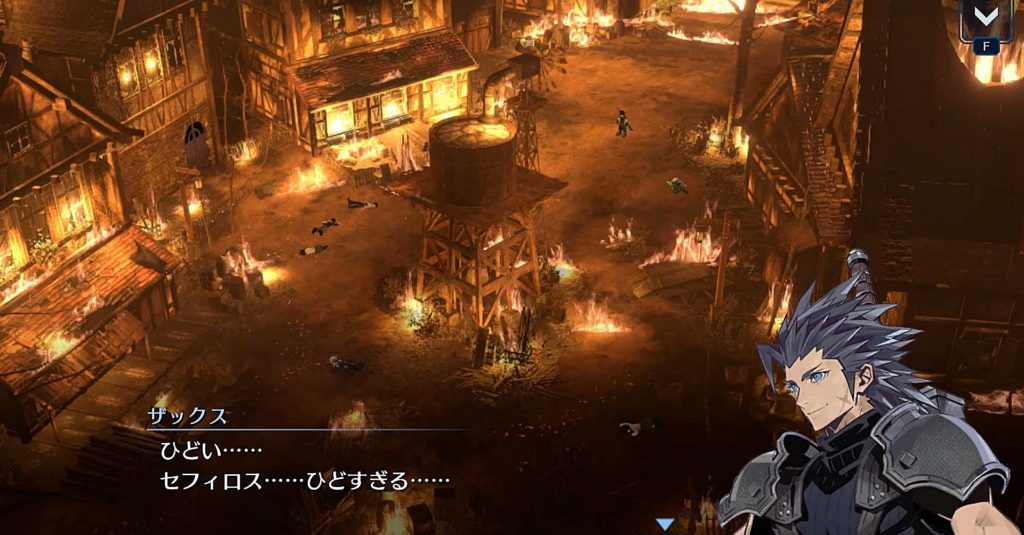Viewport: 1024px width, 535px height.
Task: Expand the top-right chevron dropdown menu
Action: 986,19
